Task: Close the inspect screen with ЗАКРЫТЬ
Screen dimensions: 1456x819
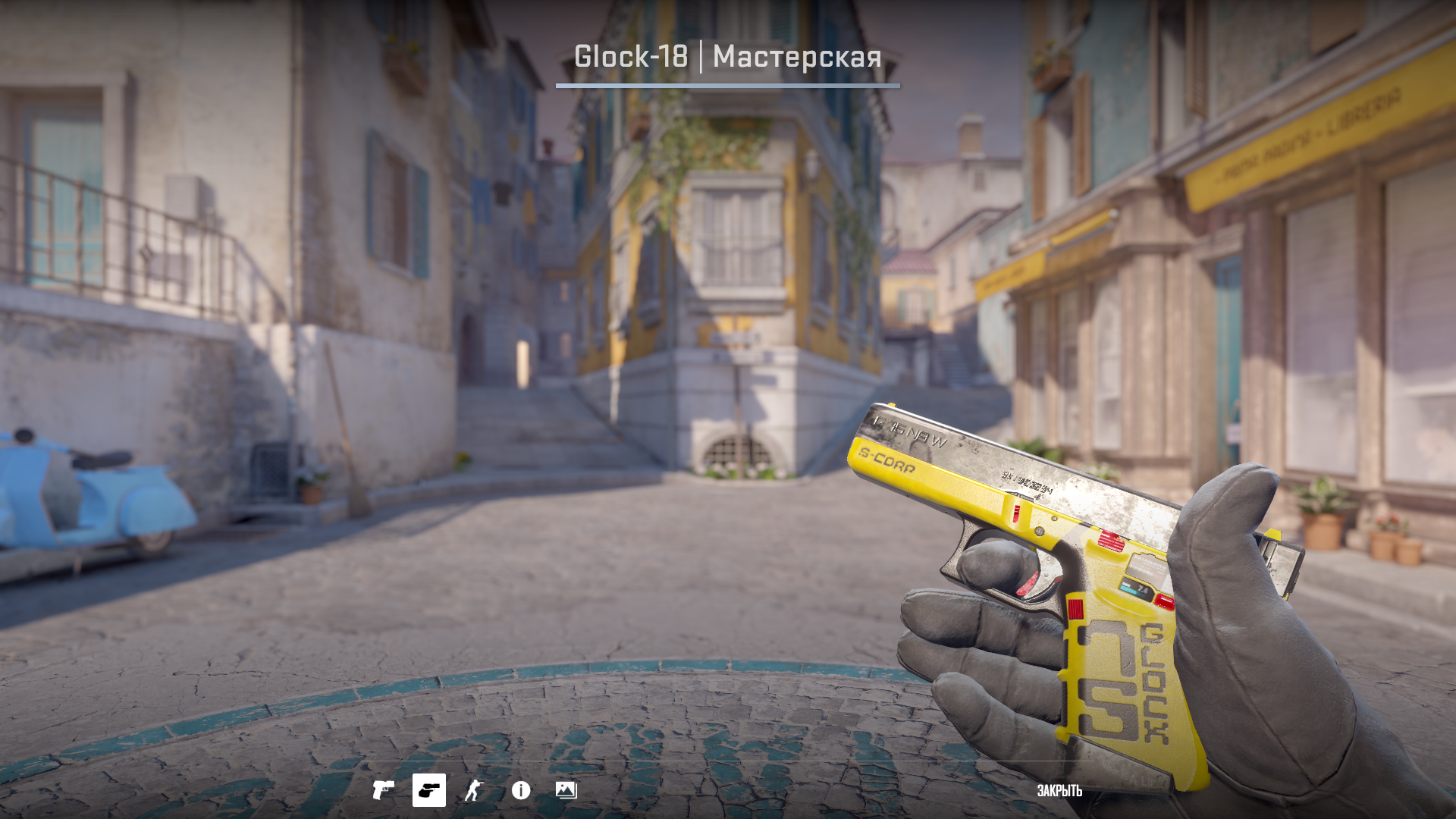Action: point(1059,791)
